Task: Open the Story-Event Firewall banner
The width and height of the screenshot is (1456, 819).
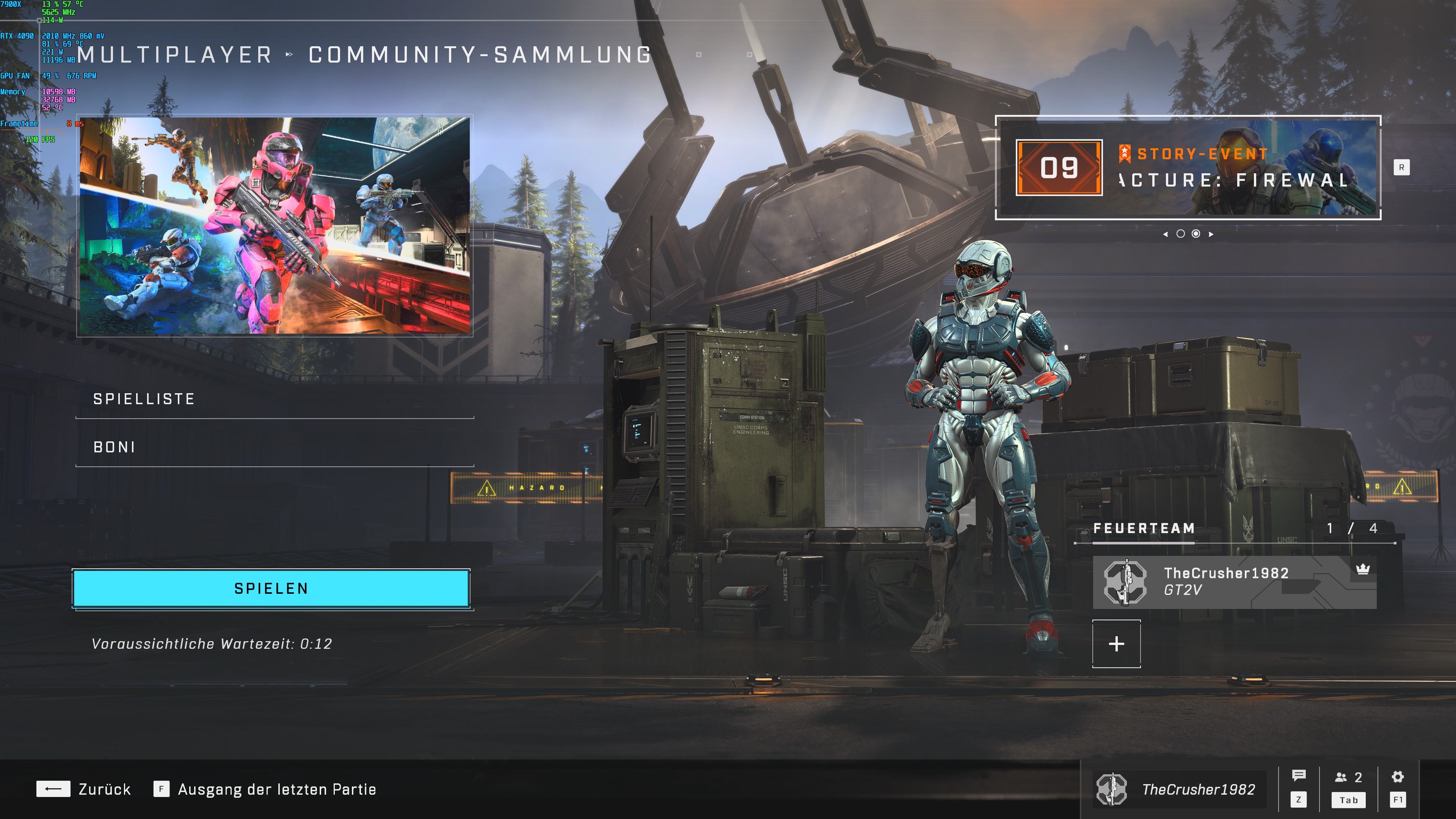Action: 1188,168
